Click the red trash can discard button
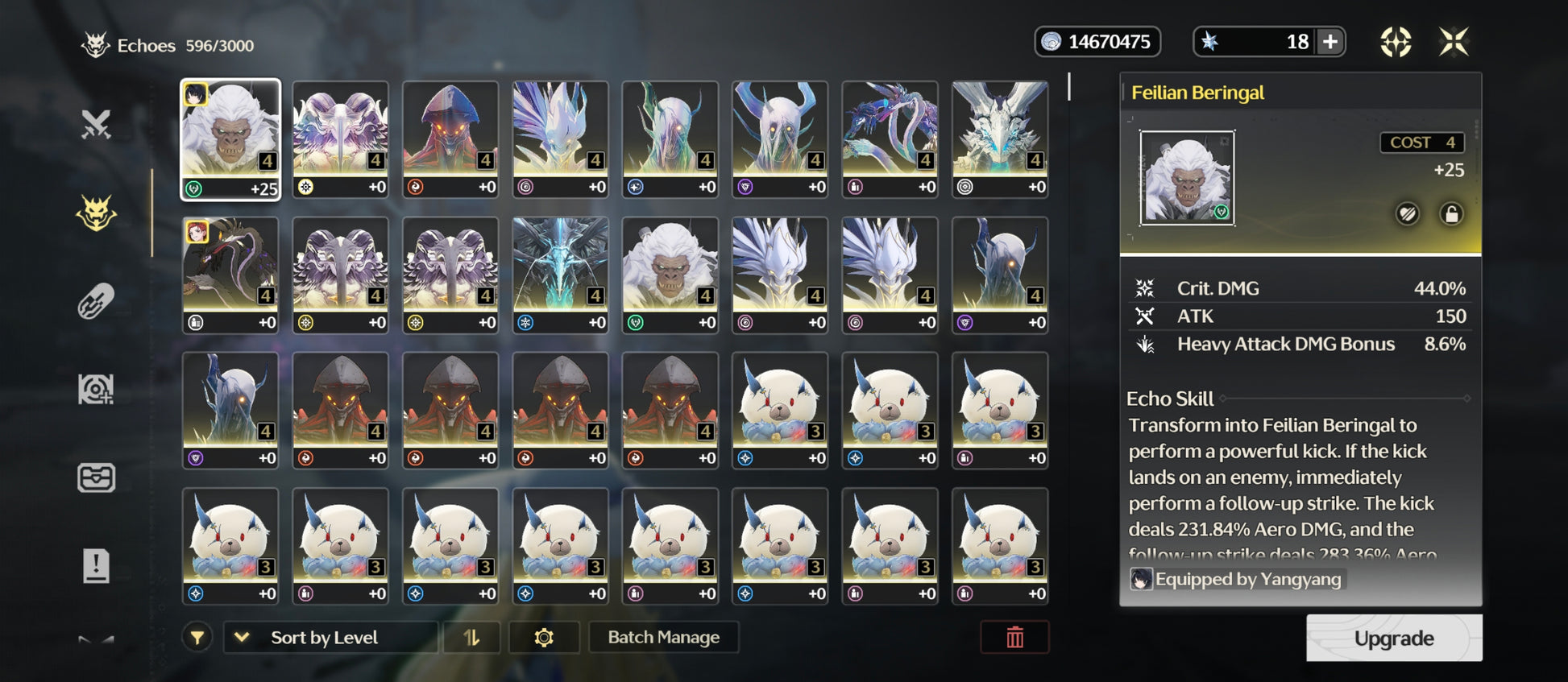Viewport: 1568px width, 682px height. (x=1014, y=638)
